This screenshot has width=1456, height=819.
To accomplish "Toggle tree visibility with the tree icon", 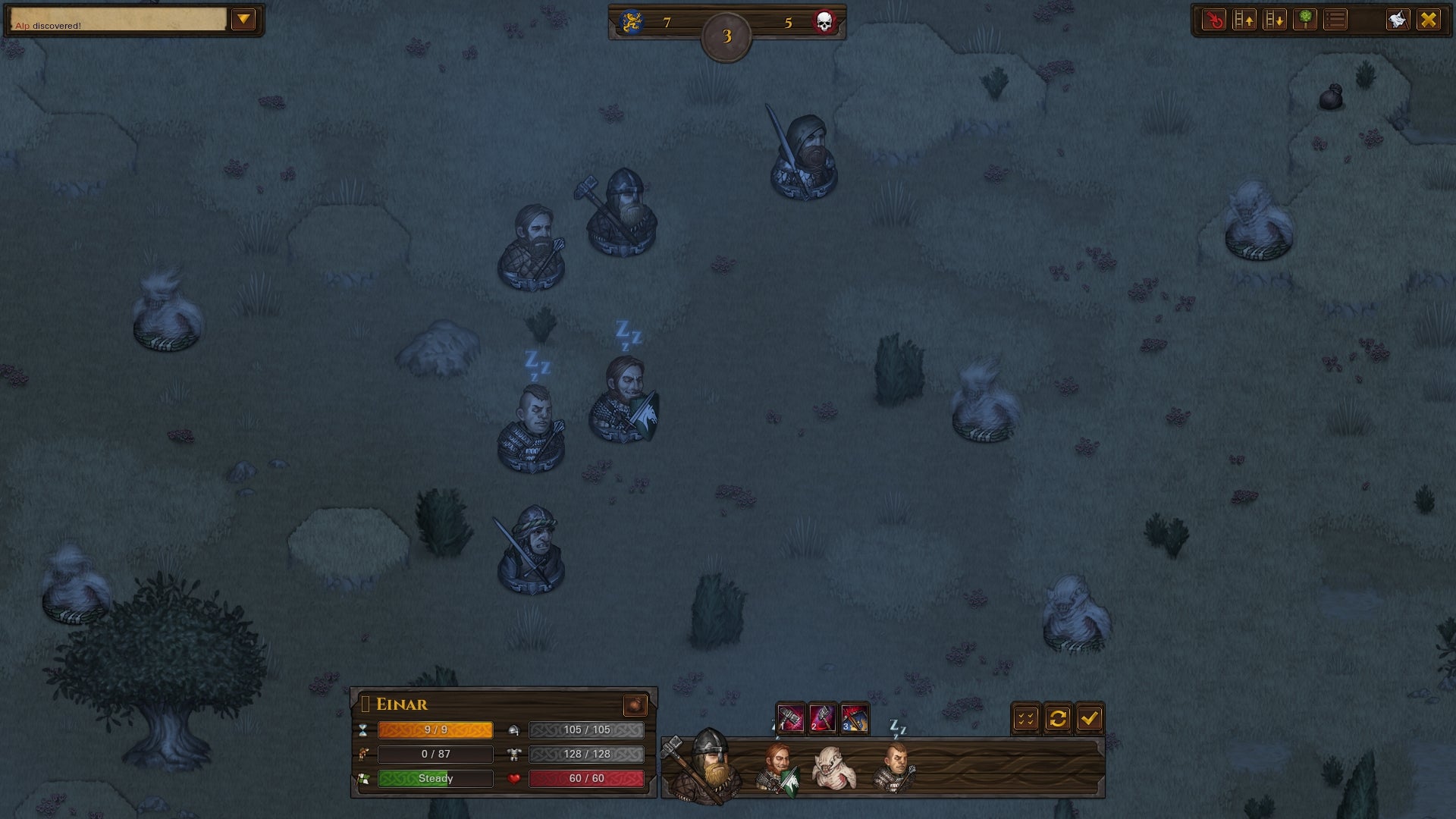I will (1305, 20).
